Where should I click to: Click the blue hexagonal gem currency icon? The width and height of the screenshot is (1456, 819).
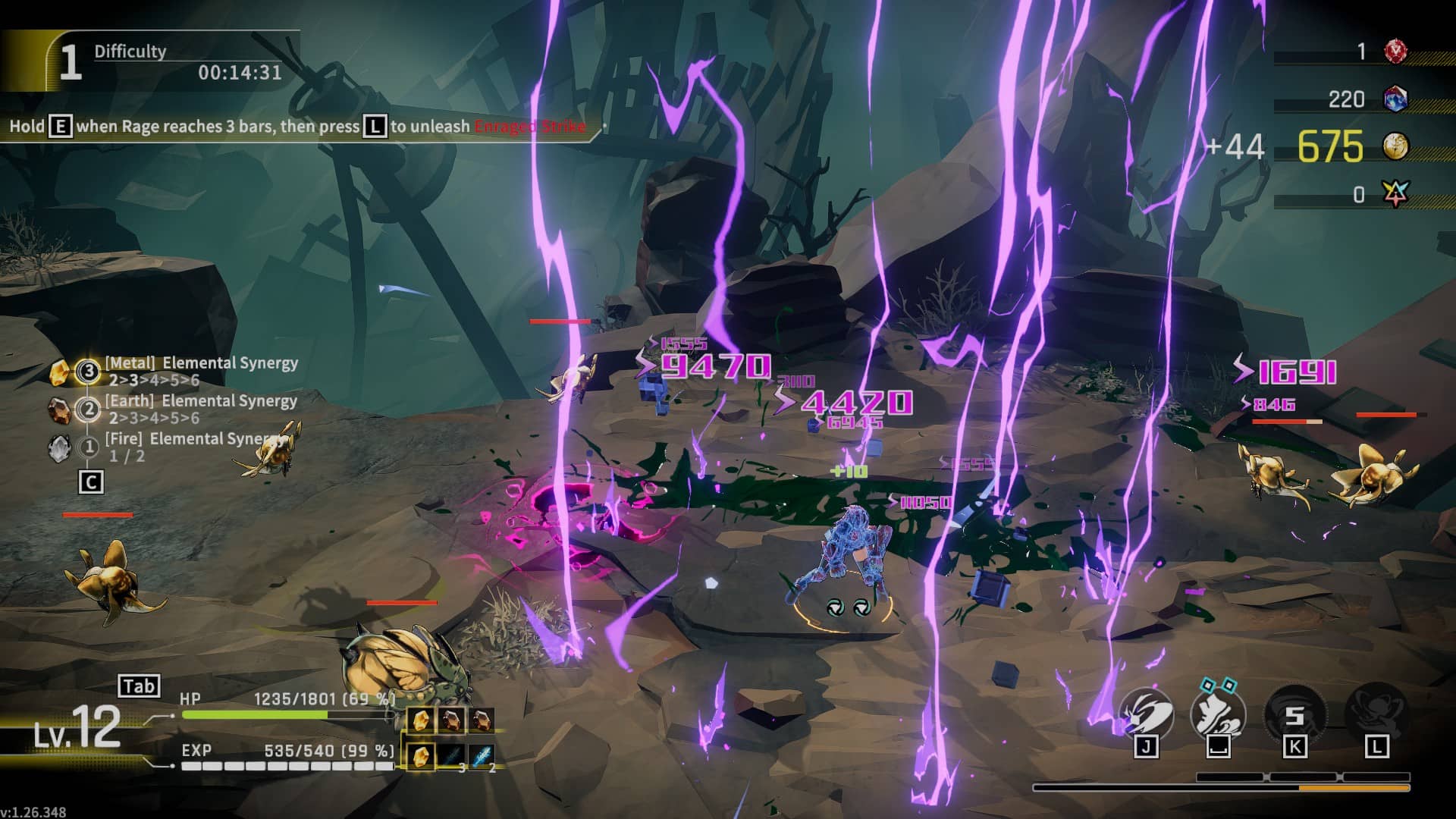(1395, 99)
